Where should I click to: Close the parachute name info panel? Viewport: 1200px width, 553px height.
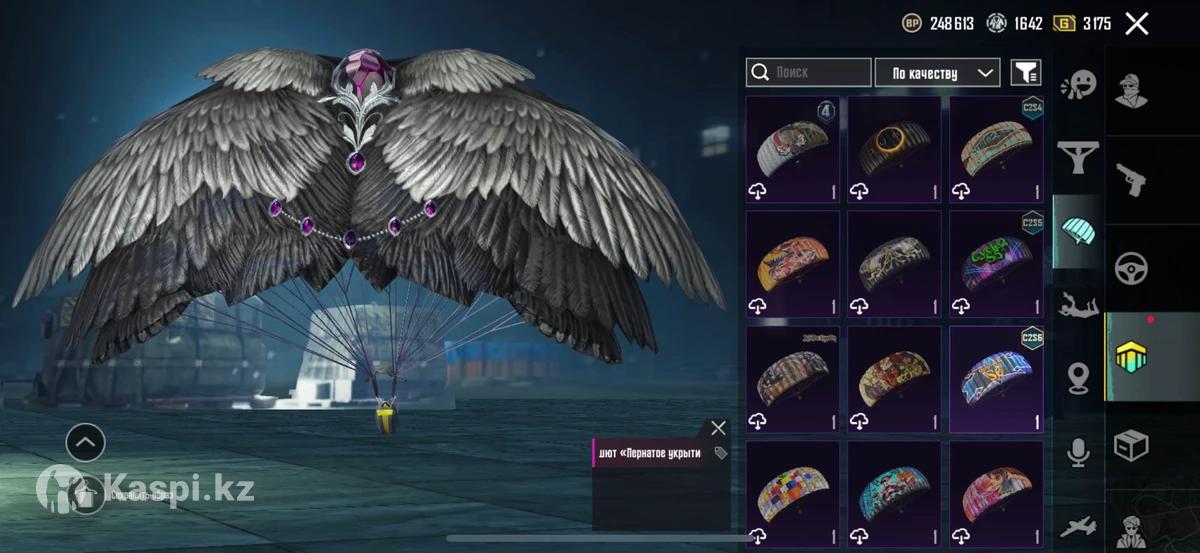(x=718, y=428)
